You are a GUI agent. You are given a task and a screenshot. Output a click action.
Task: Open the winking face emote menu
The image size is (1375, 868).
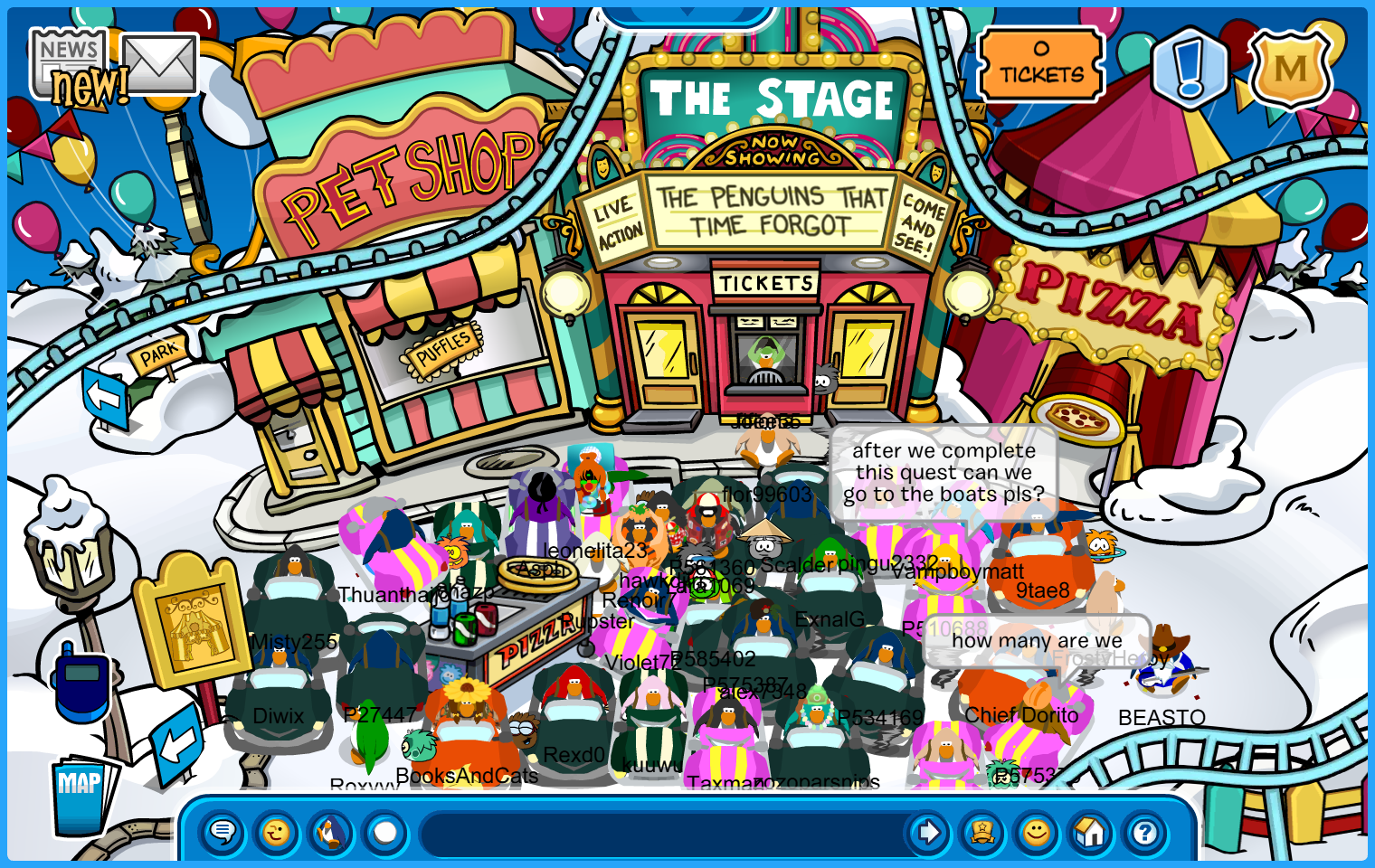277,832
